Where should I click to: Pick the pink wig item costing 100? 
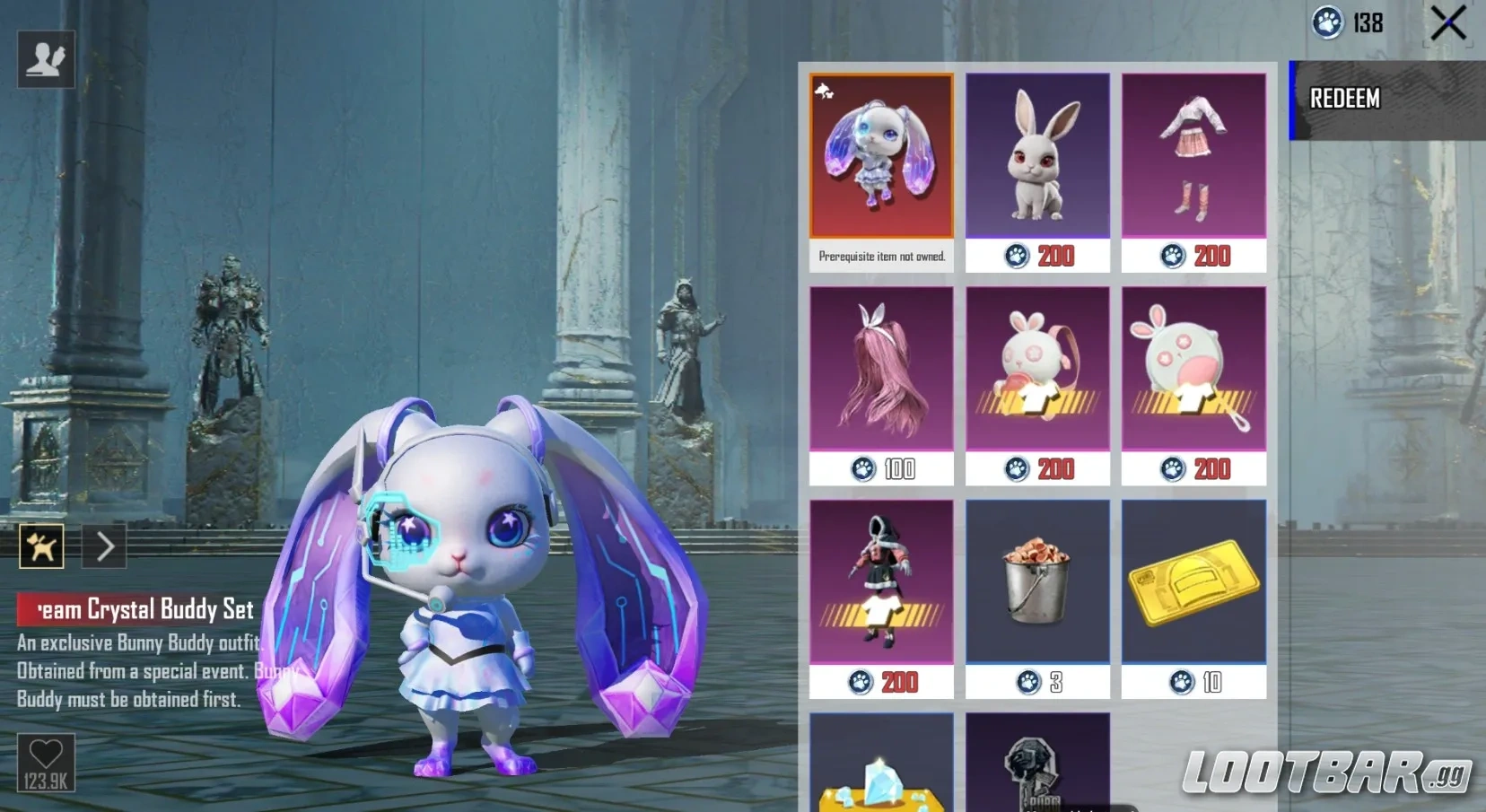[881, 370]
